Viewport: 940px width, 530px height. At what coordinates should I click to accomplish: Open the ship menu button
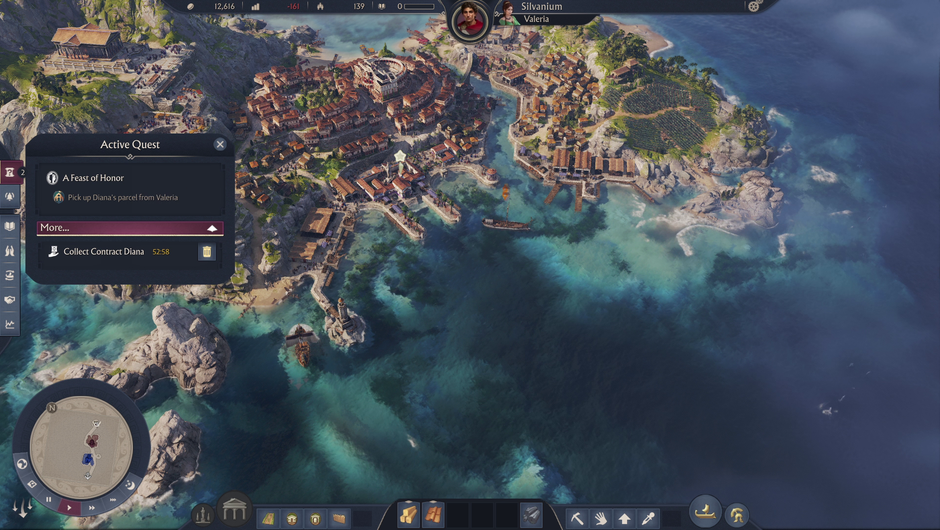point(706,512)
